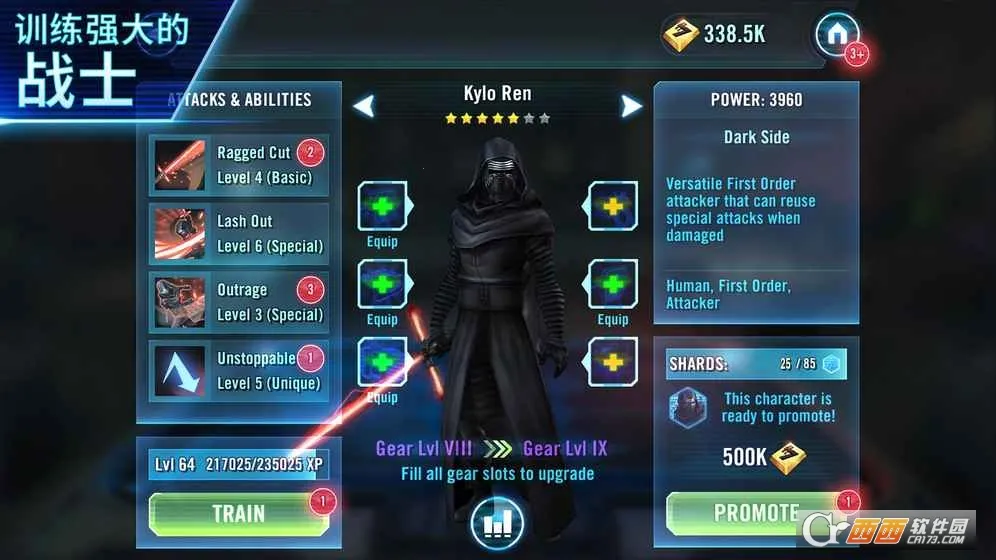Promote Kylo Ren with the PROMOTE button
This screenshot has height=560, width=996.
(756, 513)
